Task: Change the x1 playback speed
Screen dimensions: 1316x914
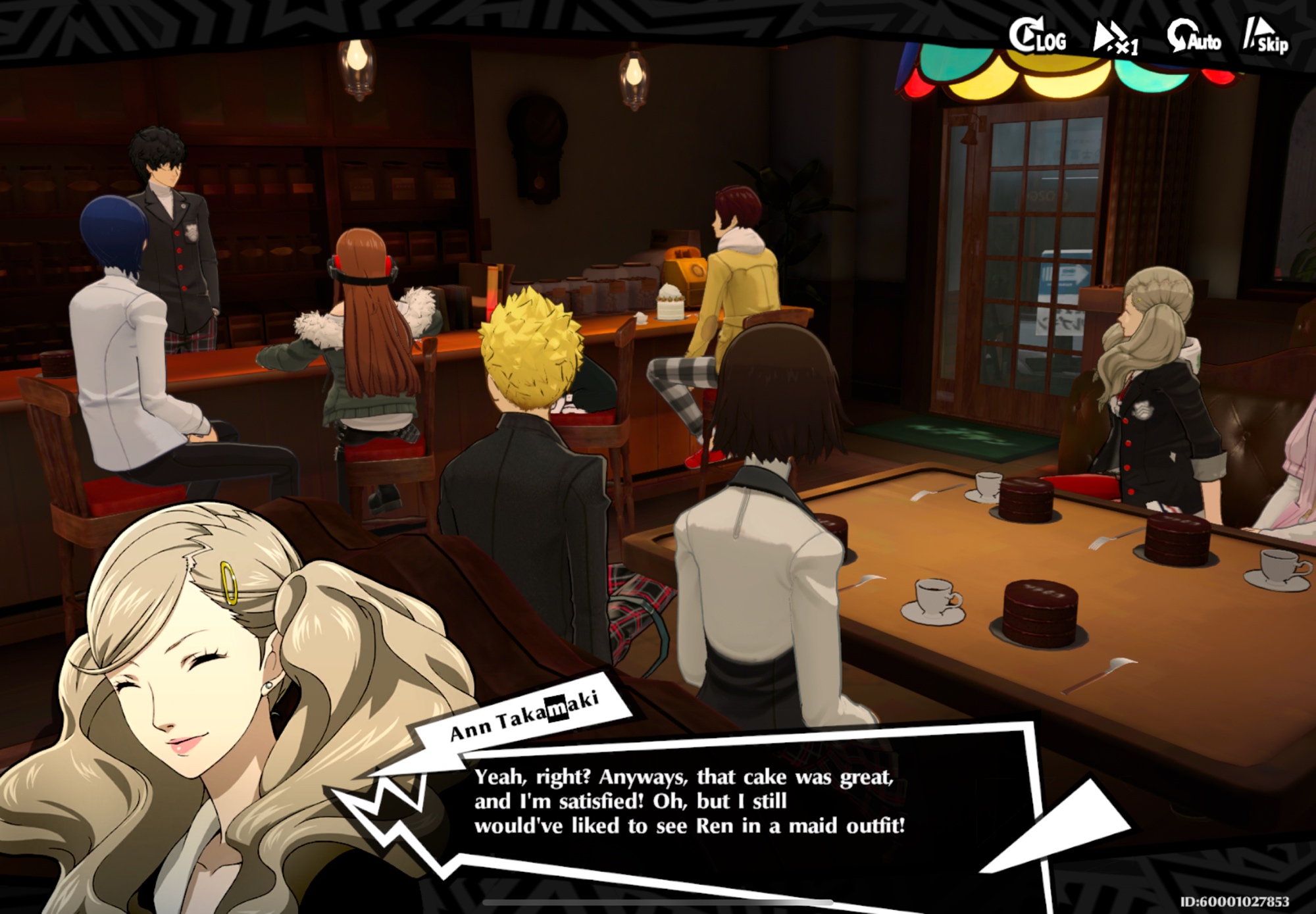Action: 1115,38
